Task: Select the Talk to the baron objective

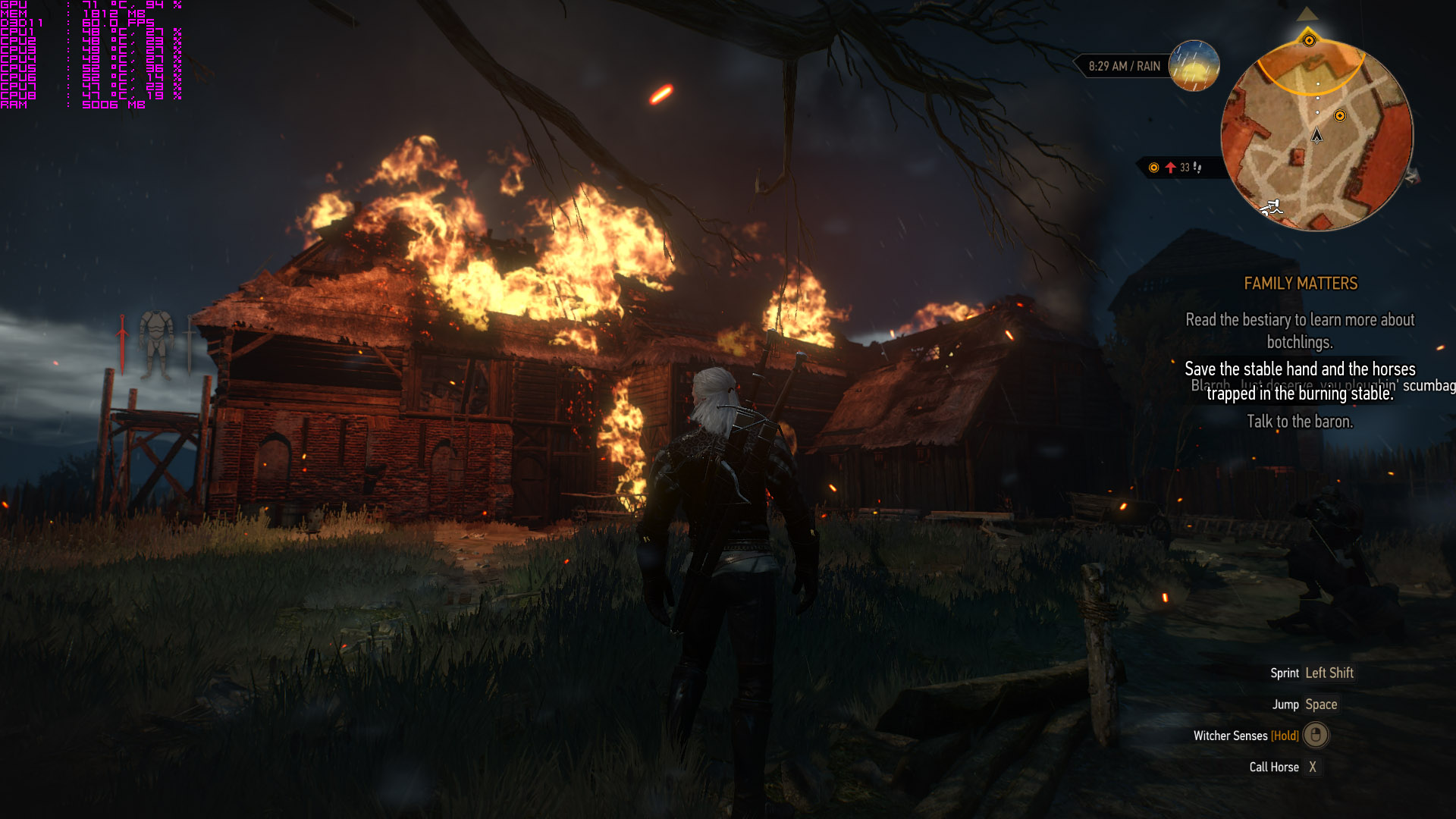Action: (x=1300, y=422)
